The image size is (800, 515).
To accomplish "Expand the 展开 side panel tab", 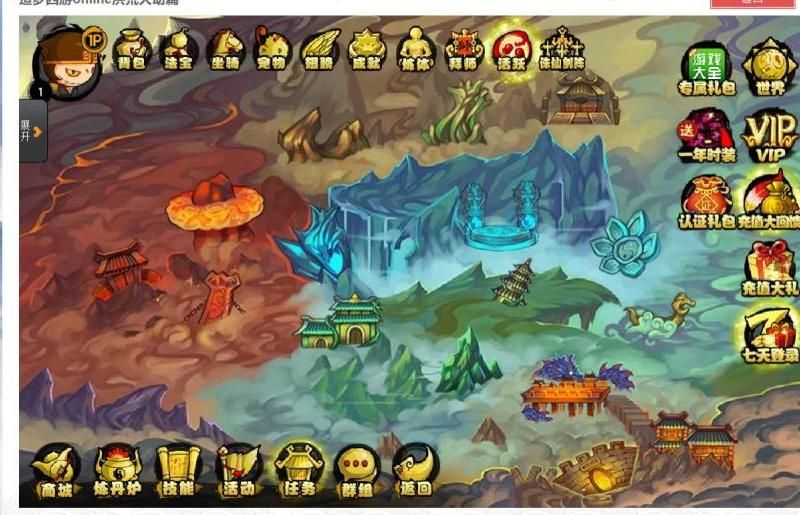I will (32, 130).
